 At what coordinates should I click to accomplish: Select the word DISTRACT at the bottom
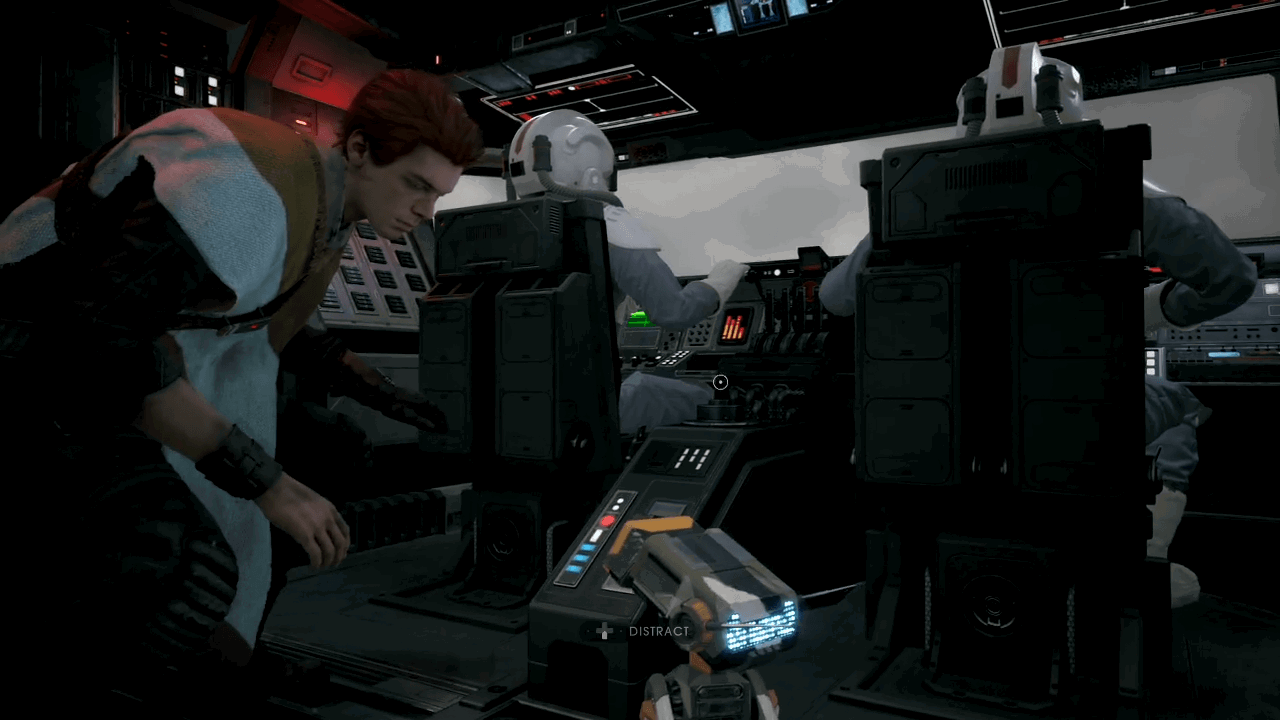[658, 631]
